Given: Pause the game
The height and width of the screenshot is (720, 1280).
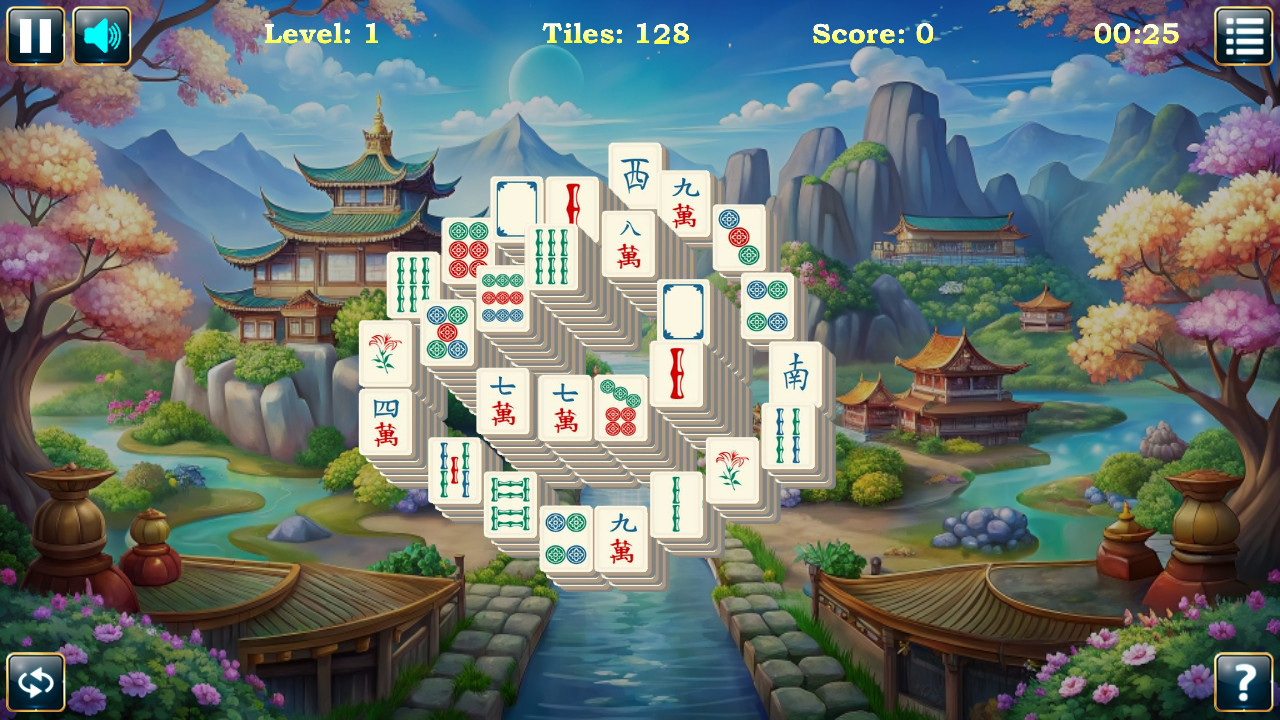Looking at the screenshot, I should (35, 35).
